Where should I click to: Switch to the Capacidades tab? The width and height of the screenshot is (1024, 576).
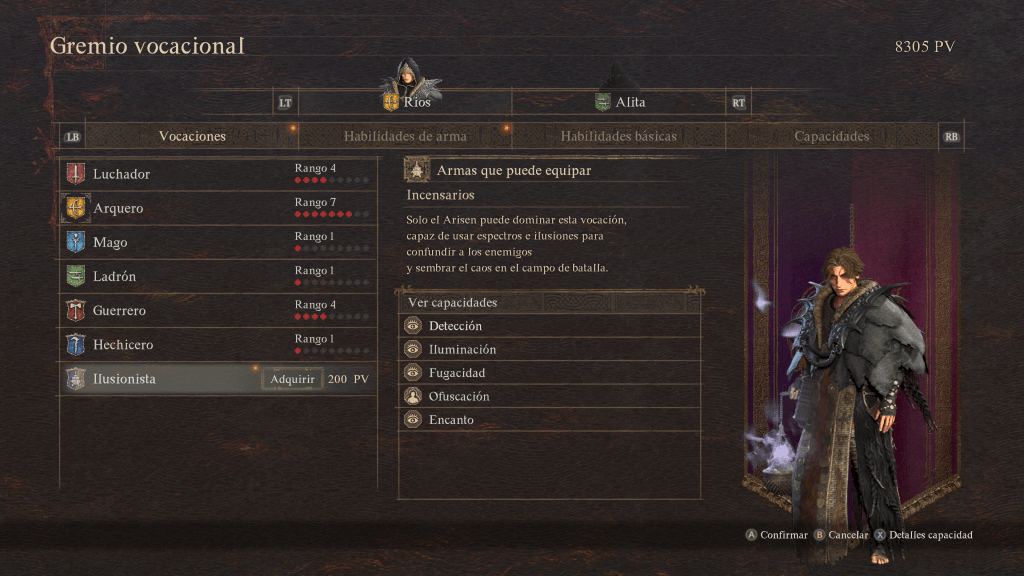point(831,136)
